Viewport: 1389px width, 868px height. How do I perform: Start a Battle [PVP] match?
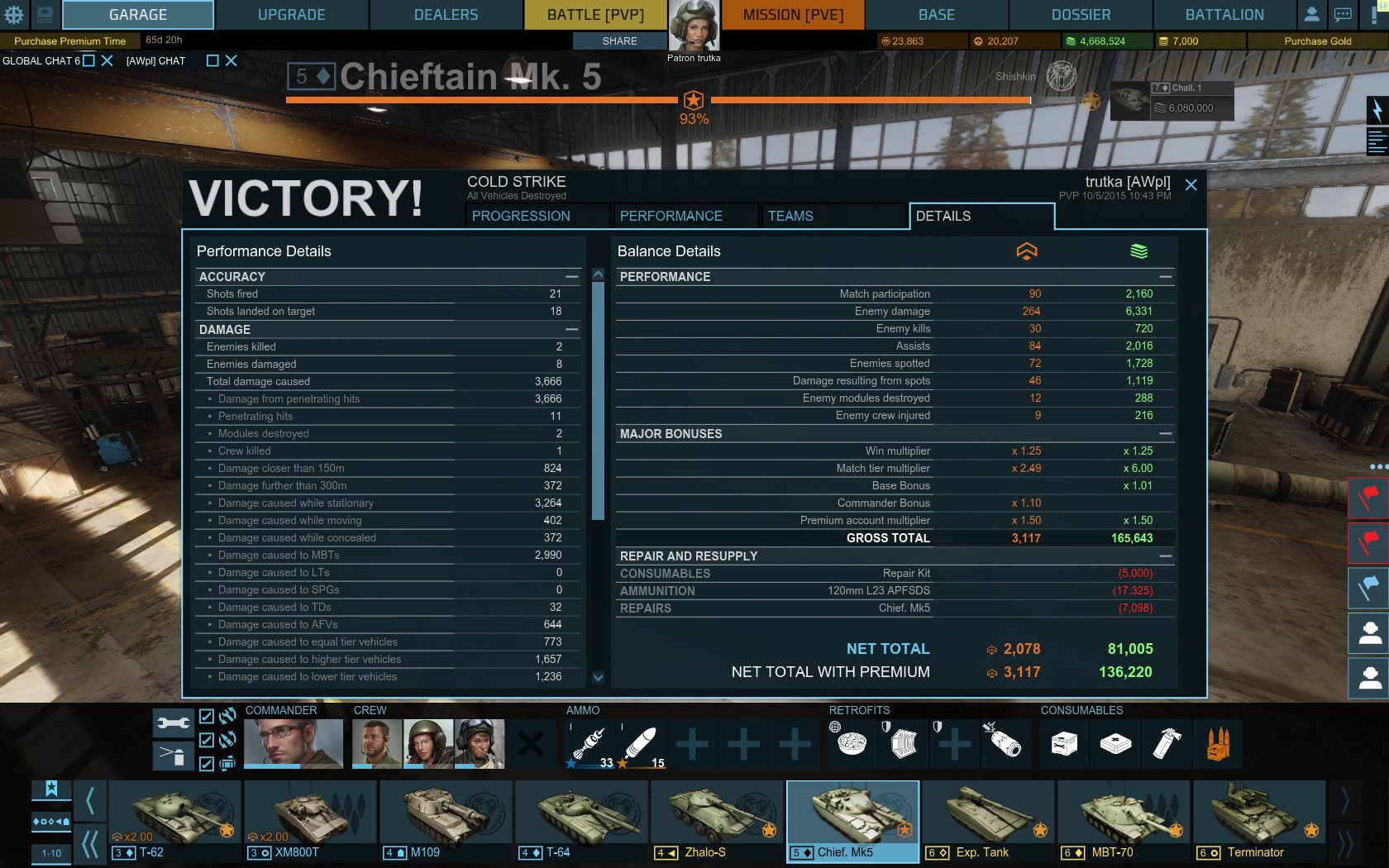[x=594, y=15]
